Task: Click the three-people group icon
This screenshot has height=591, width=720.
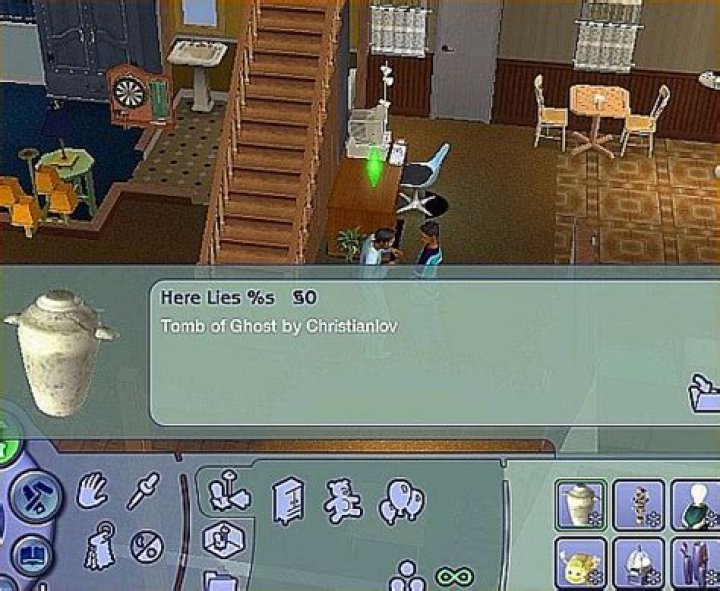Action: (407, 577)
